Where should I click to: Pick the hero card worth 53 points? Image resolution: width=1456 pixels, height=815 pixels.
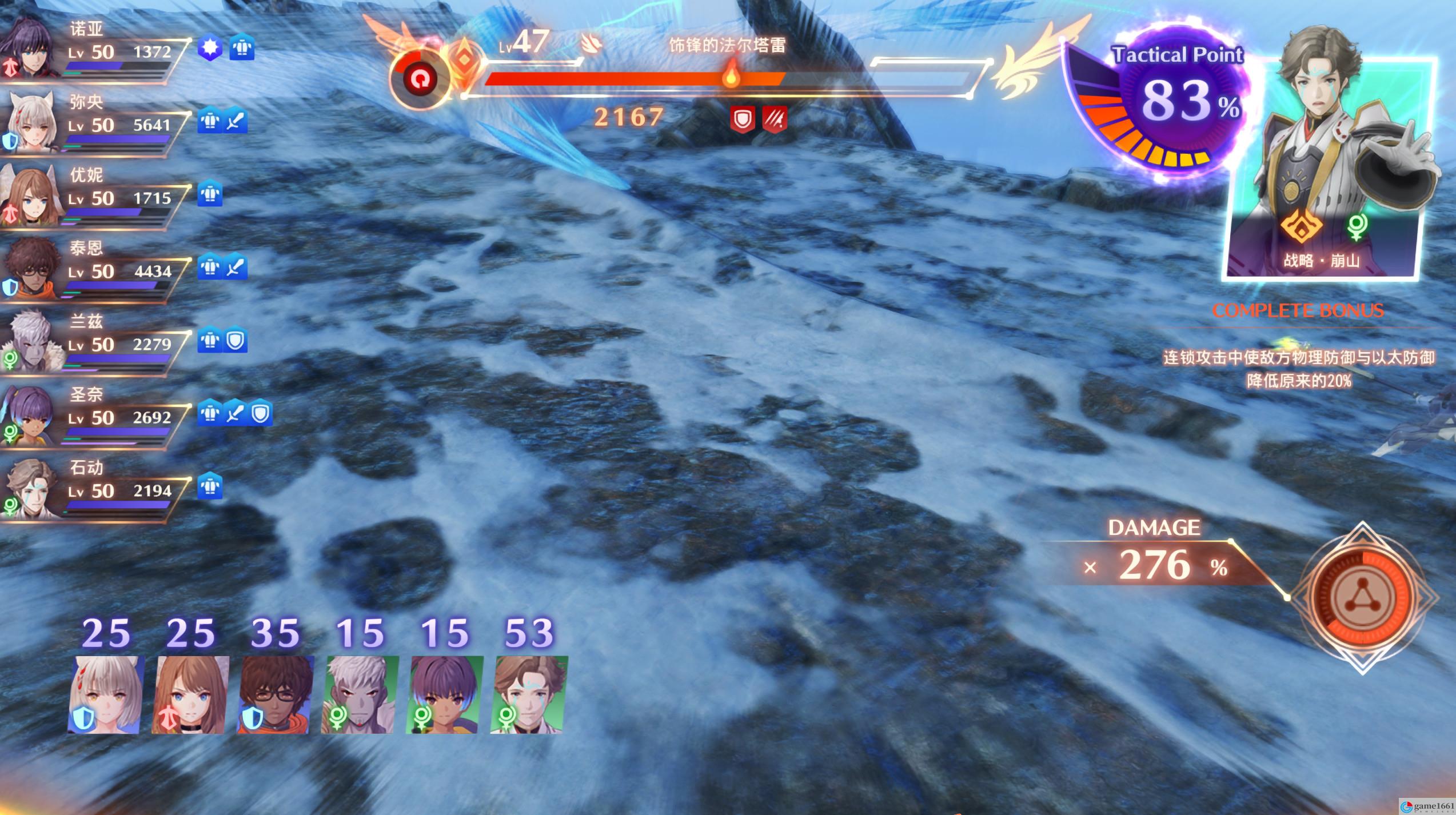(x=529, y=694)
